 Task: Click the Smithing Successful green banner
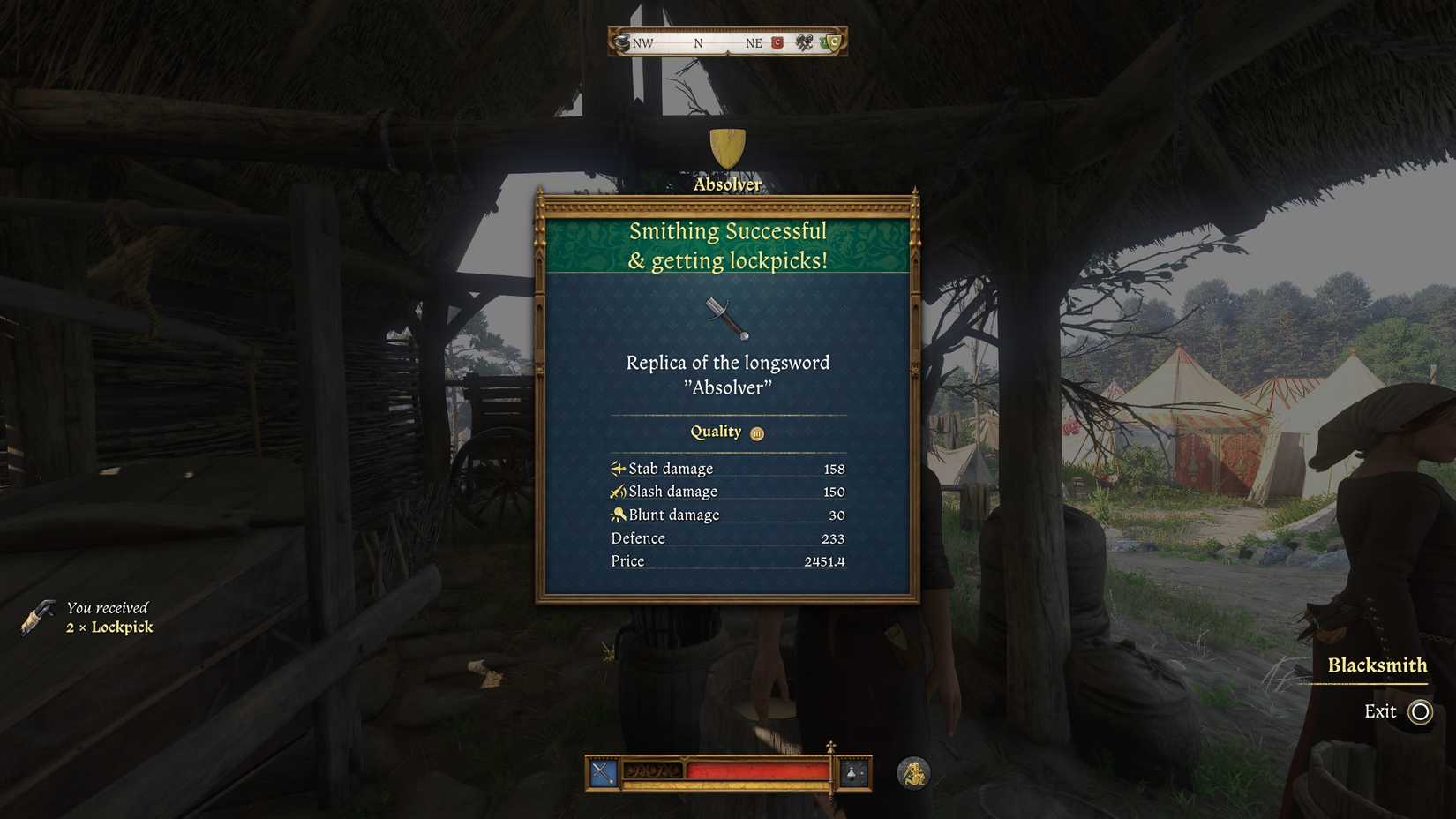(727, 245)
